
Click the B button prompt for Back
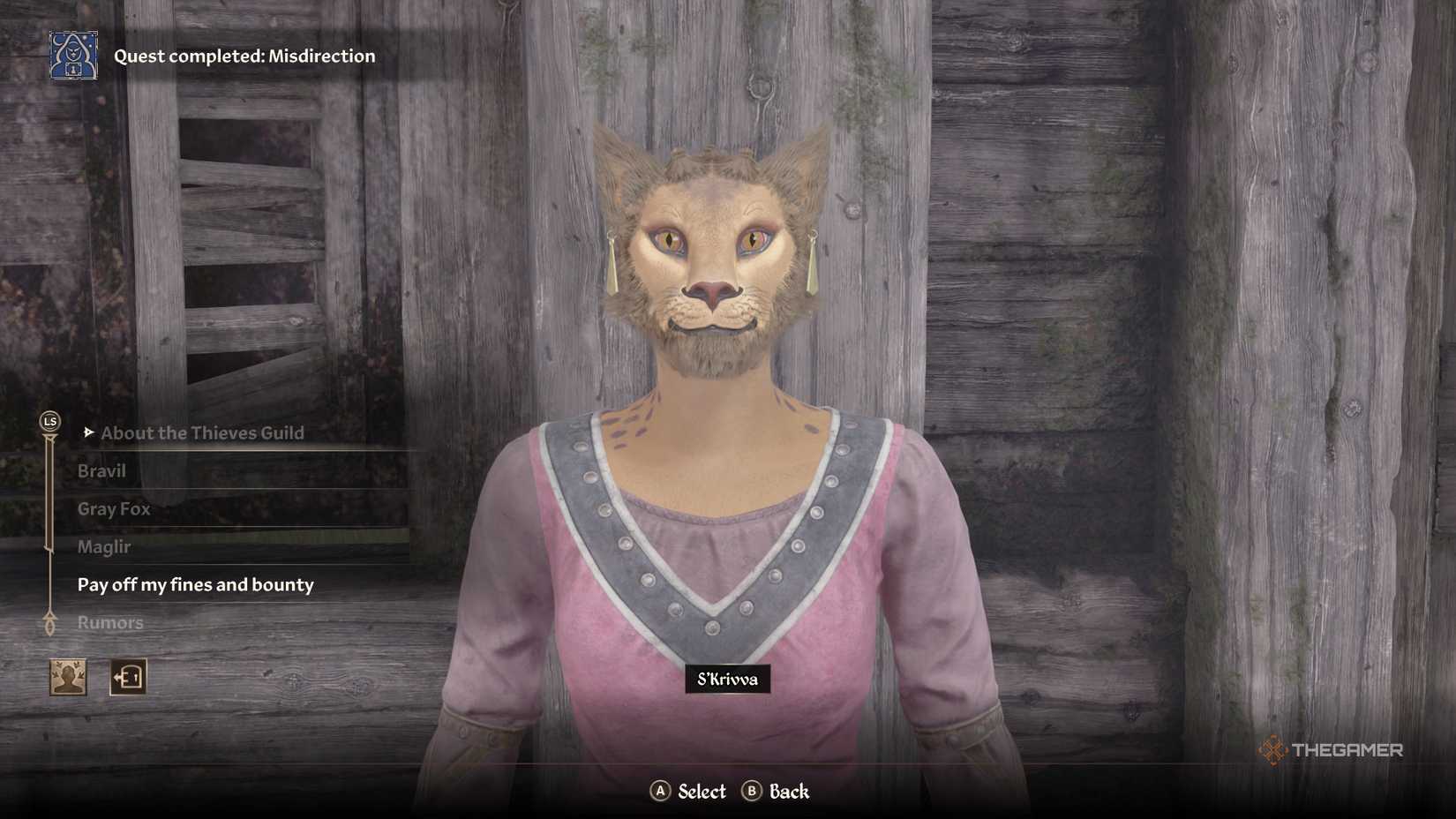753,792
